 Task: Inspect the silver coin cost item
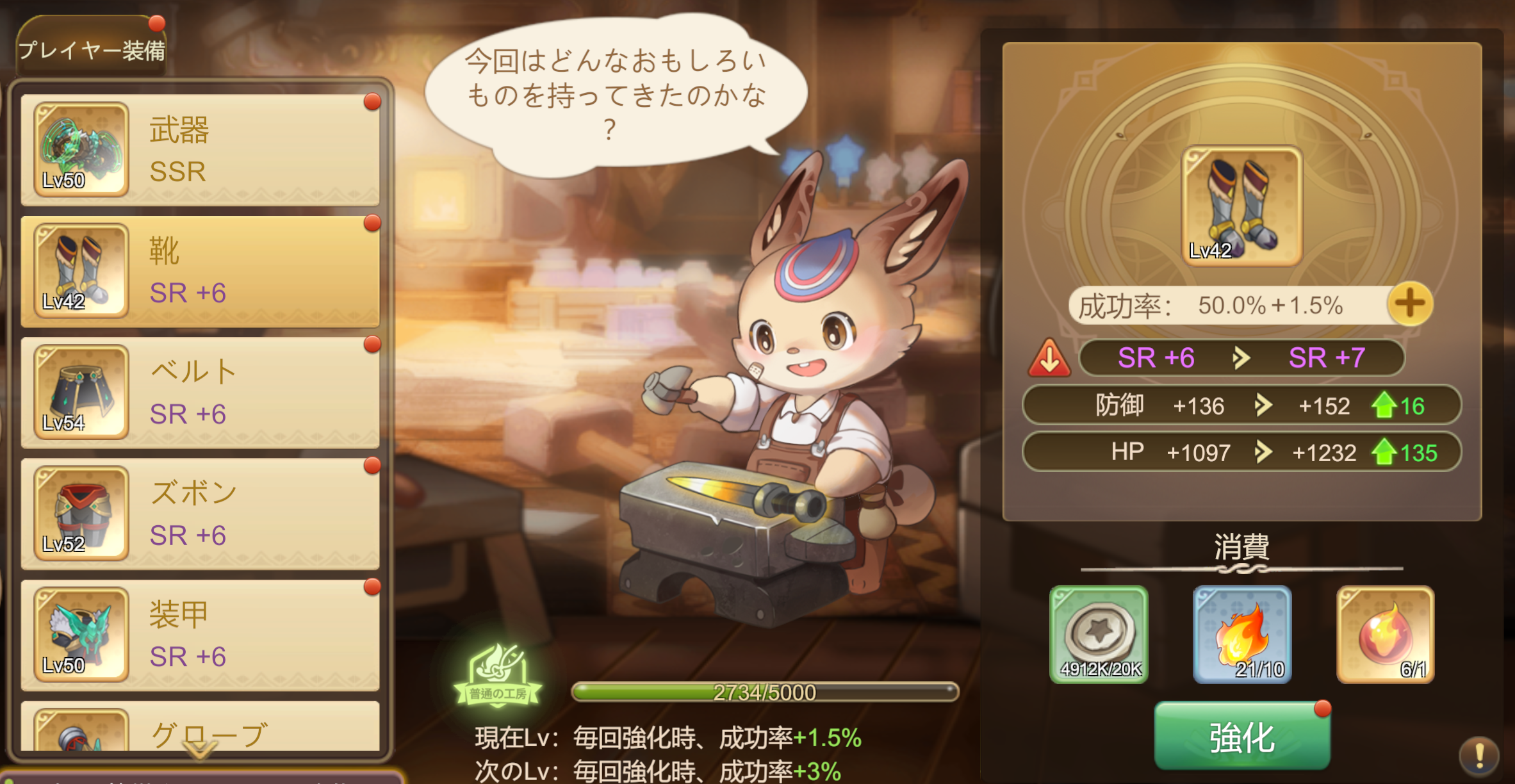coord(1099,634)
